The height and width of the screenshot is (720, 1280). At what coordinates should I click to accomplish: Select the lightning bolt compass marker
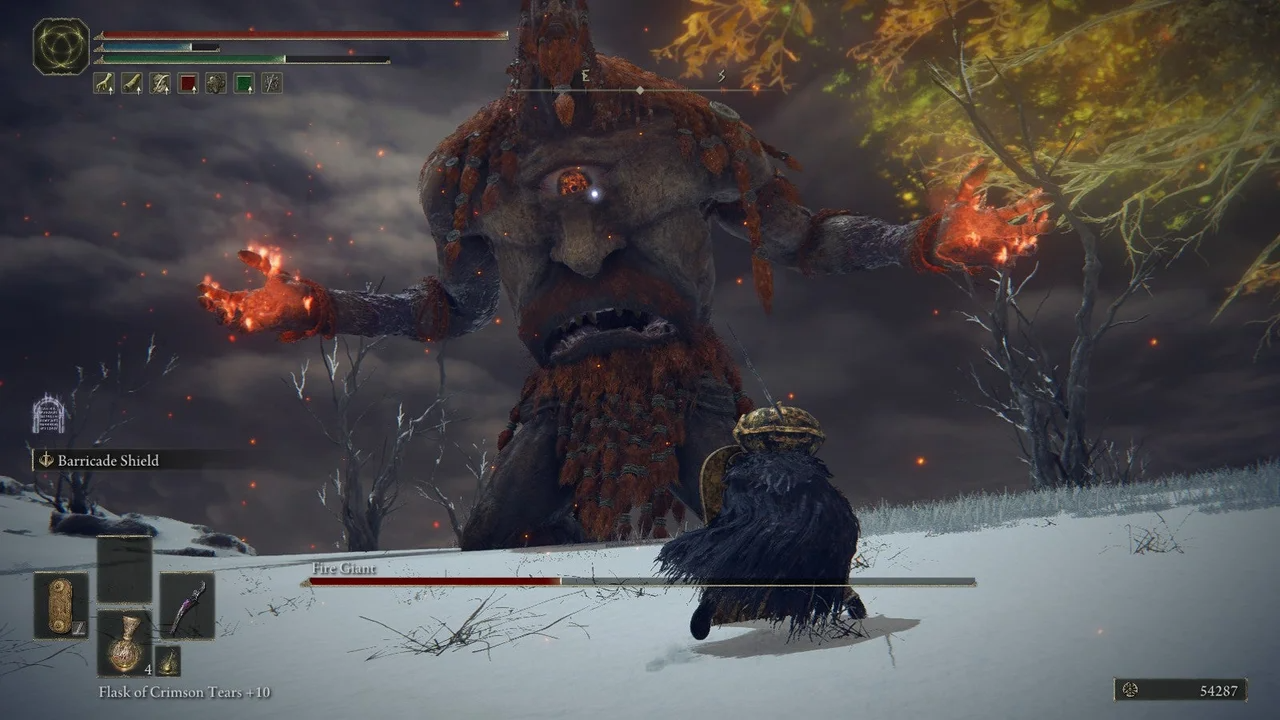click(721, 75)
